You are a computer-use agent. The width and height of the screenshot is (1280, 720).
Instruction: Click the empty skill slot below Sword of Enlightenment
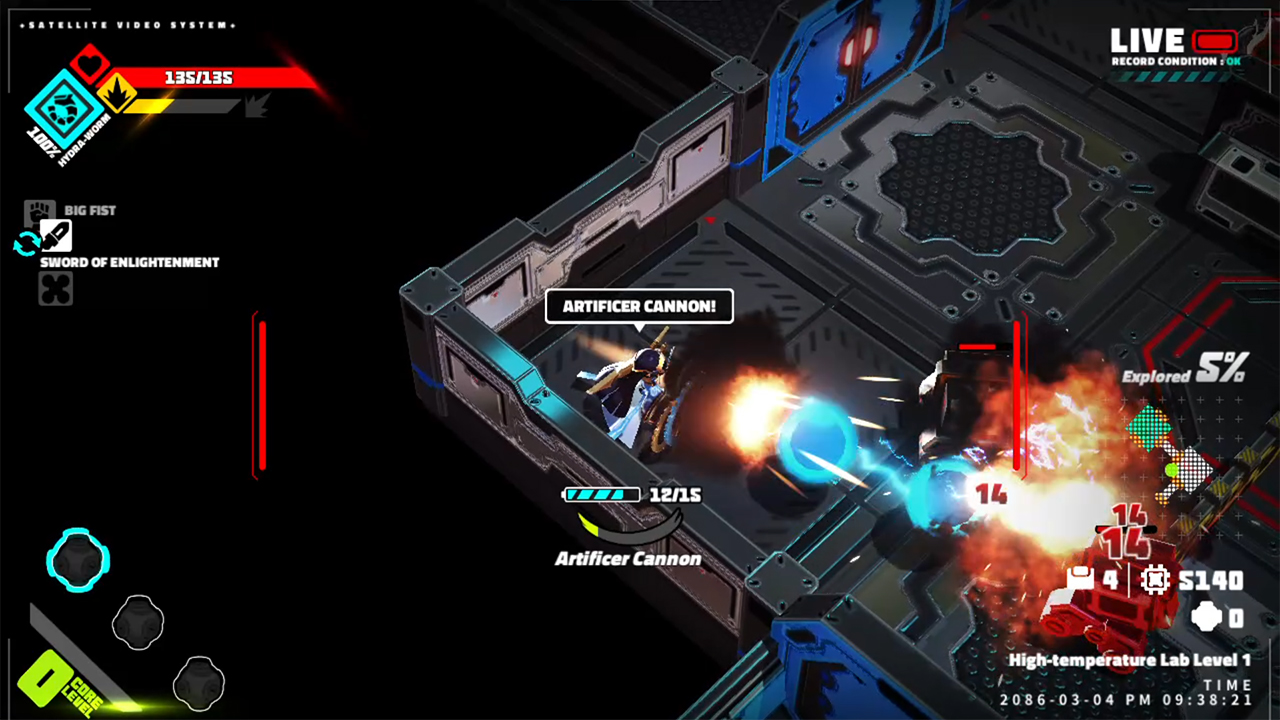tap(55, 289)
